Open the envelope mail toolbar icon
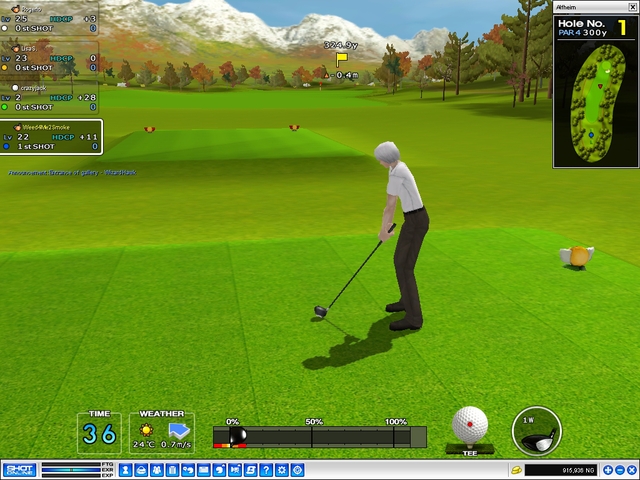This screenshot has height=480, width=640. 203,470
